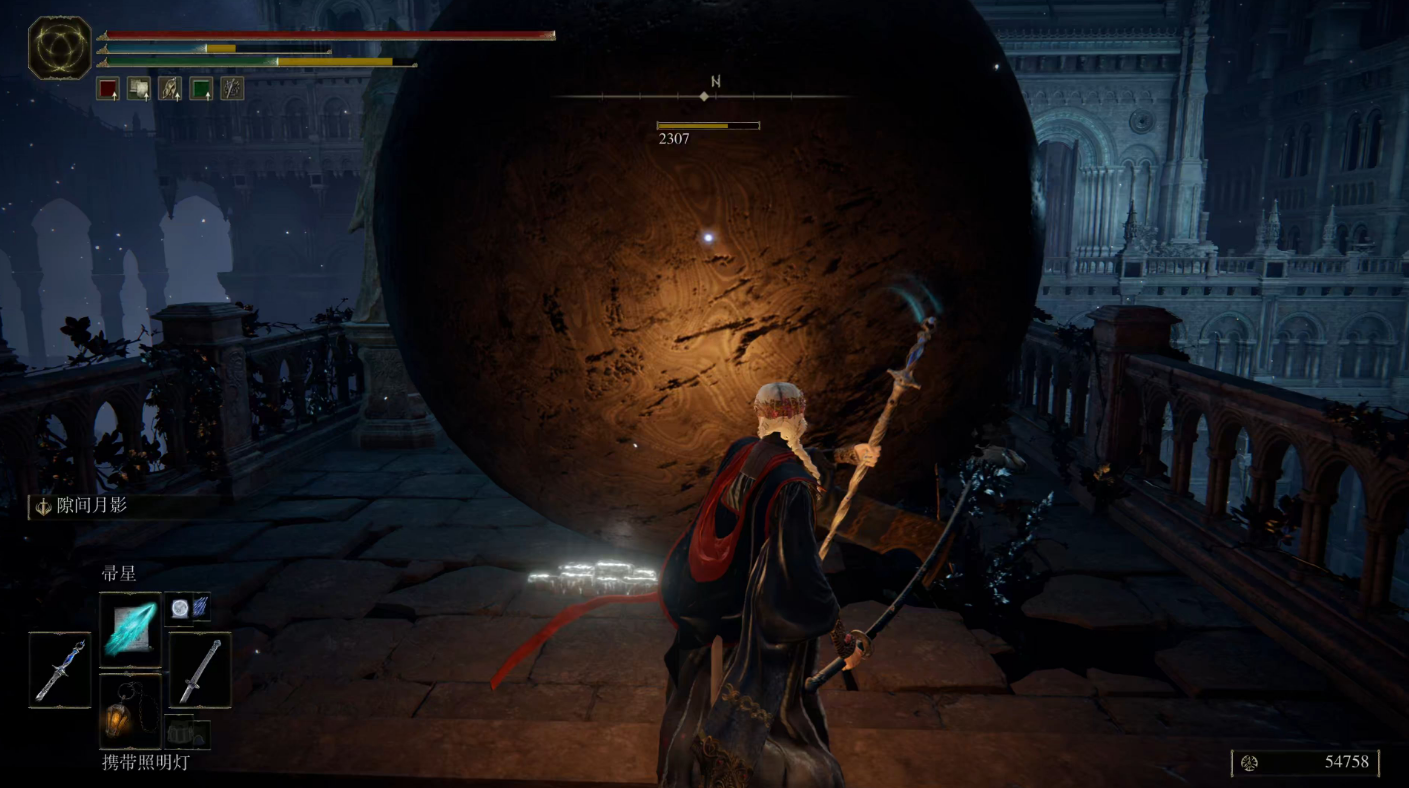1409x788 pixels.
Task: Click the golden rune emblem icon
Action: point(59,49)
